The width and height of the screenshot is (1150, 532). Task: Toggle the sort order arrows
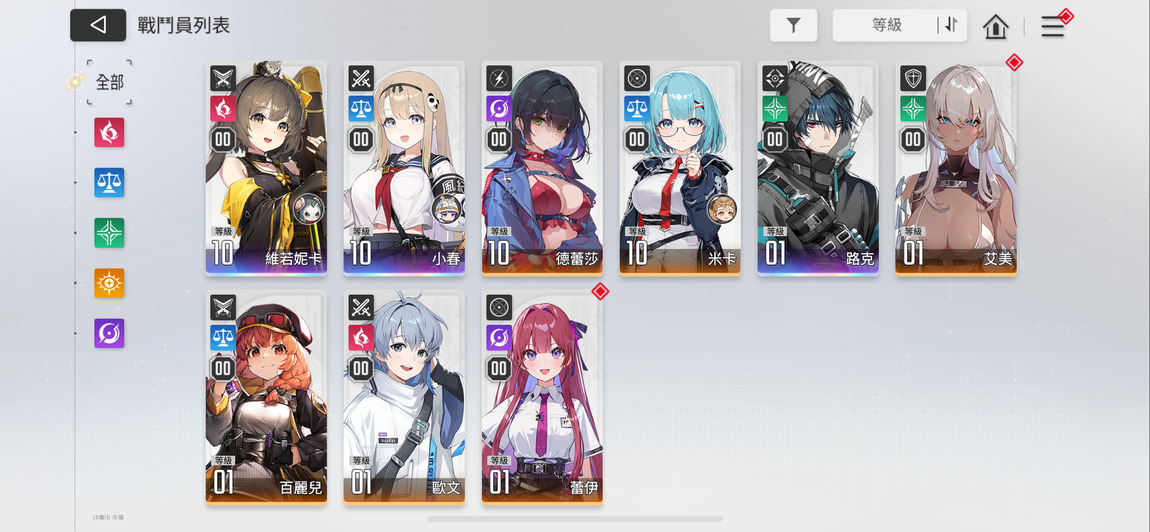[x=948, y=26]
